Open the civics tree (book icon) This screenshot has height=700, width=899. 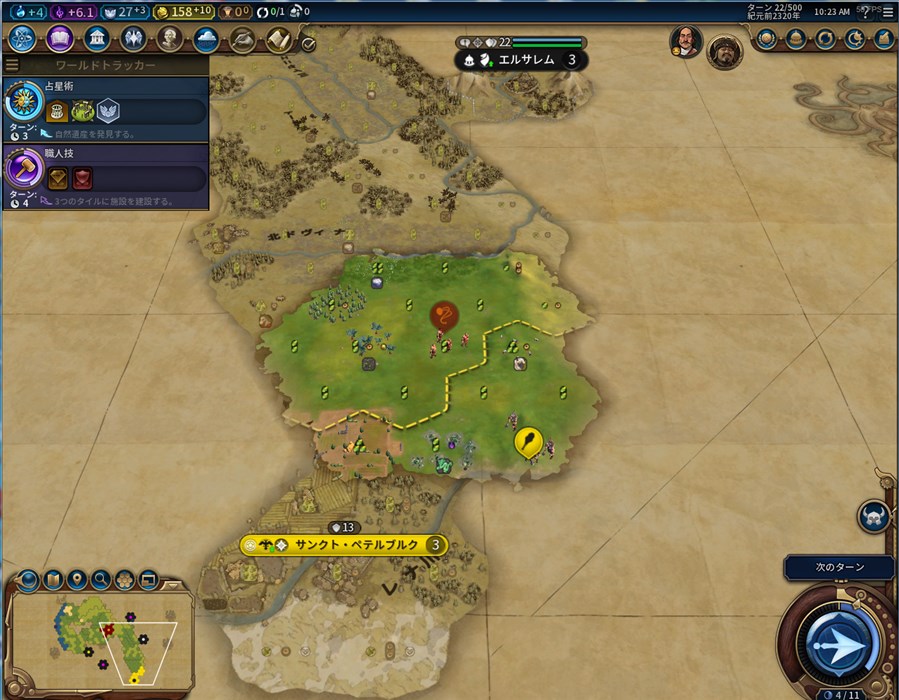tap(59, 39)
